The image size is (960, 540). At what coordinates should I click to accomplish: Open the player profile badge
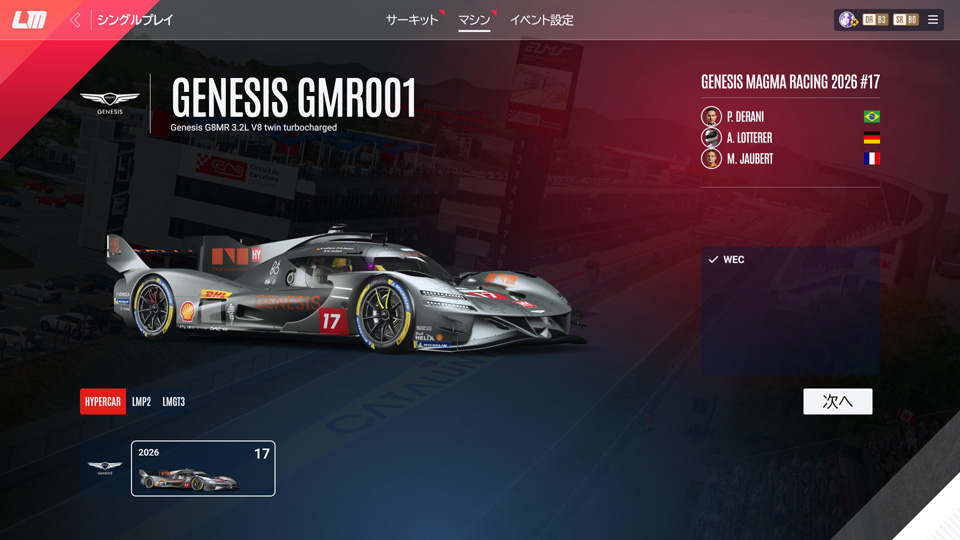(x=848, y=20)
